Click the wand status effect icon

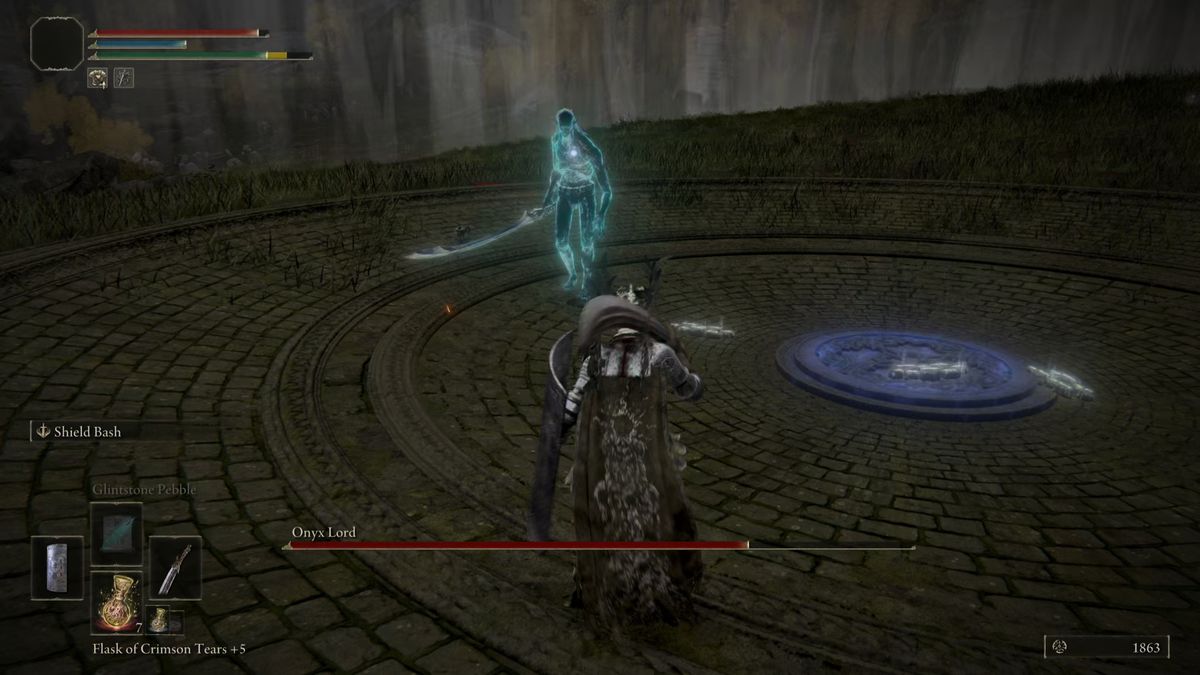[124, 77]
